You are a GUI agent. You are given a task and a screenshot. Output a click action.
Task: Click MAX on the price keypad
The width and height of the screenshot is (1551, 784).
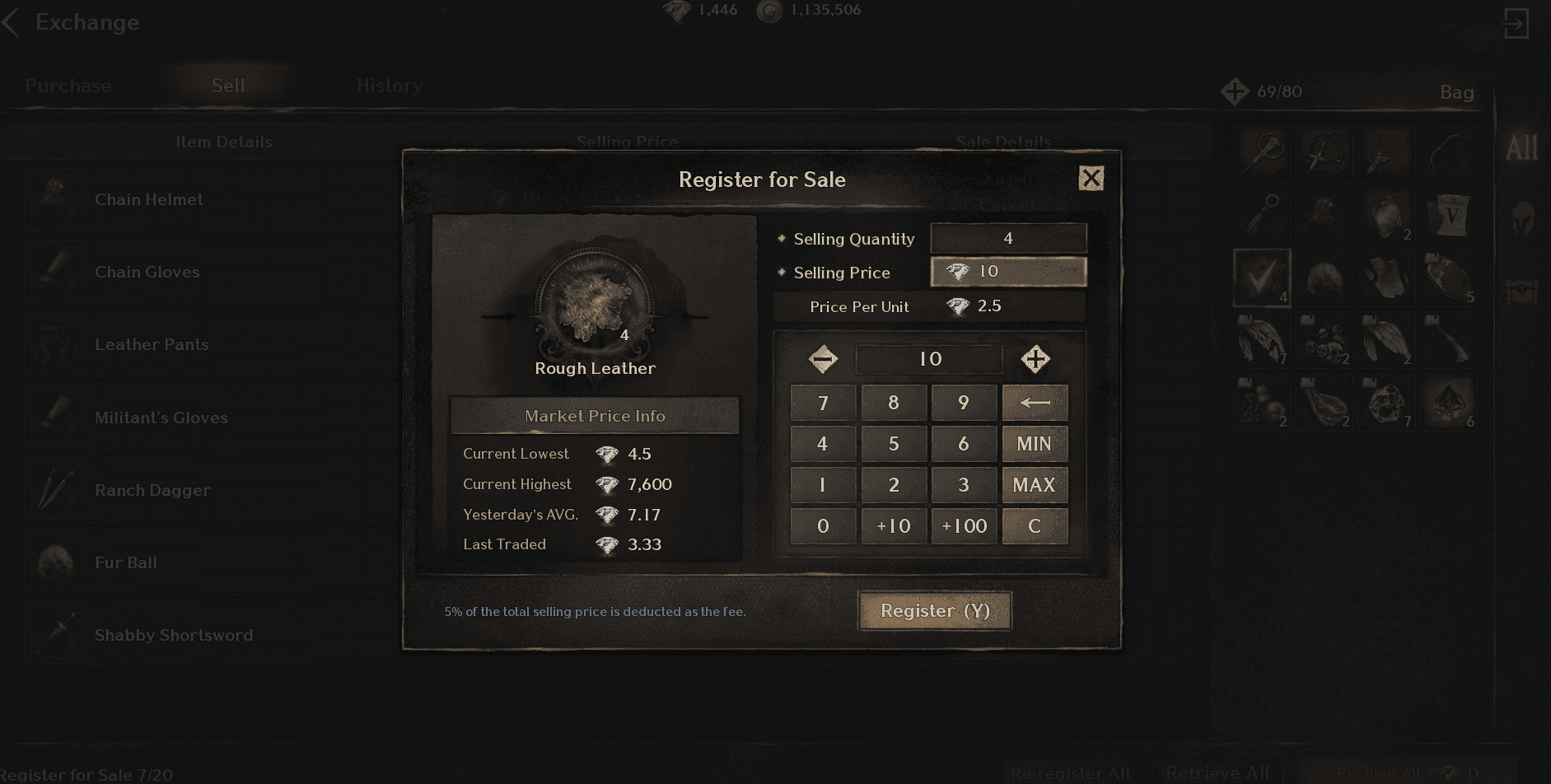(x=1035, y=485)
